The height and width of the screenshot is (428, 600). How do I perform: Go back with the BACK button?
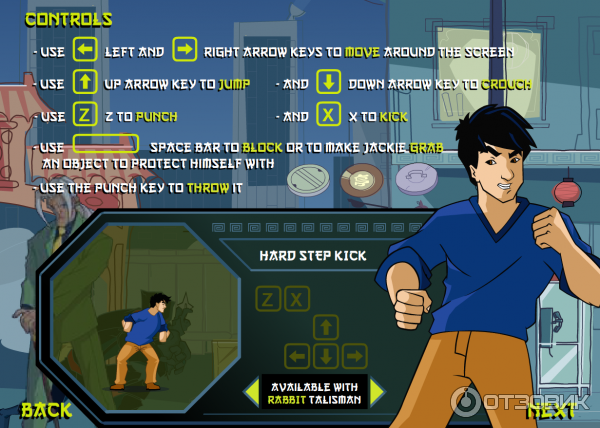[x=46, y=409]
